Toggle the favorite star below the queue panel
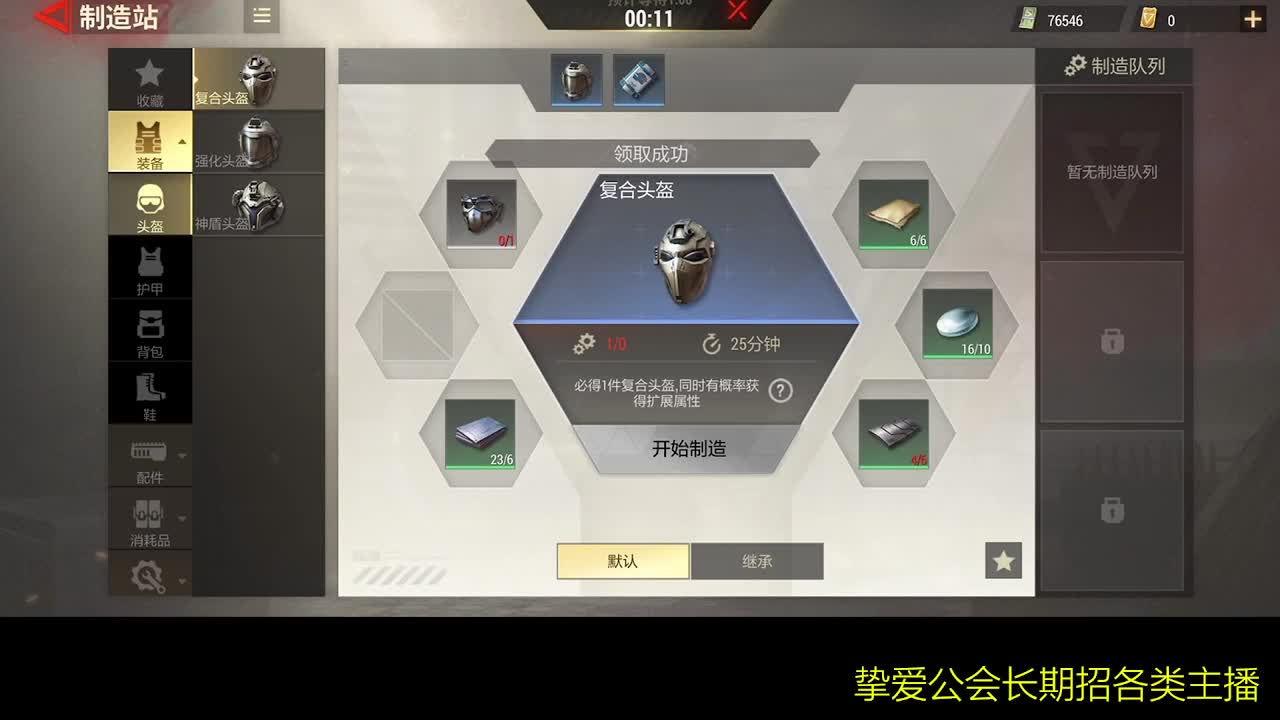The image size is (1280, 720). point(1003,561)
